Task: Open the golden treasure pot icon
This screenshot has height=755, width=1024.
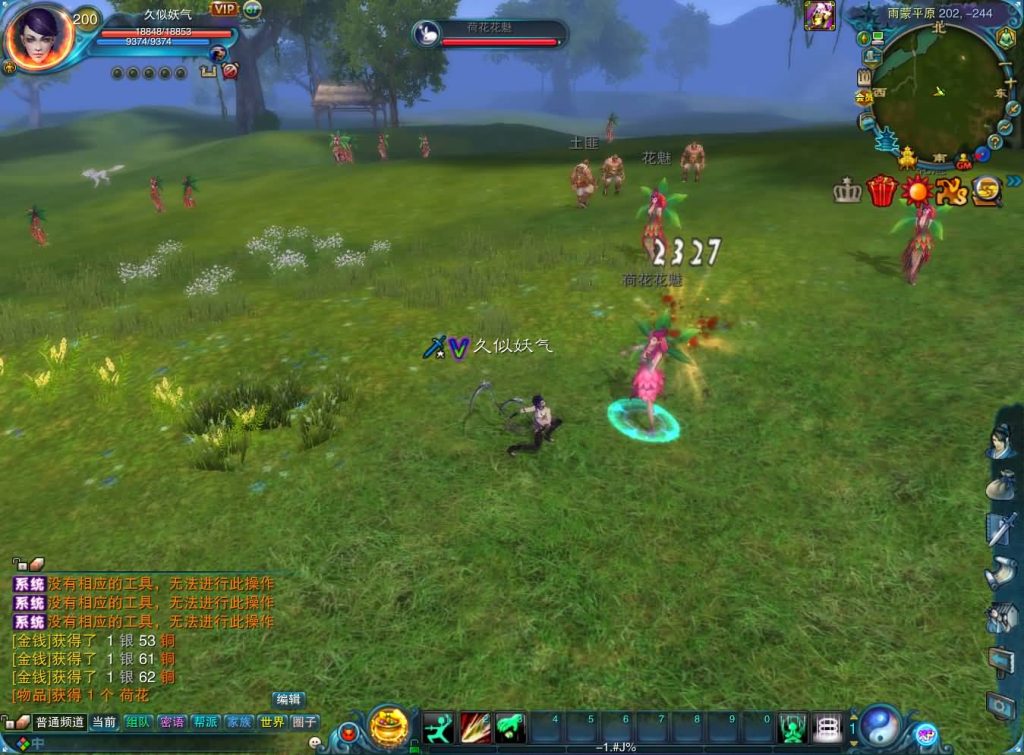Action: [x=389, y=726]
